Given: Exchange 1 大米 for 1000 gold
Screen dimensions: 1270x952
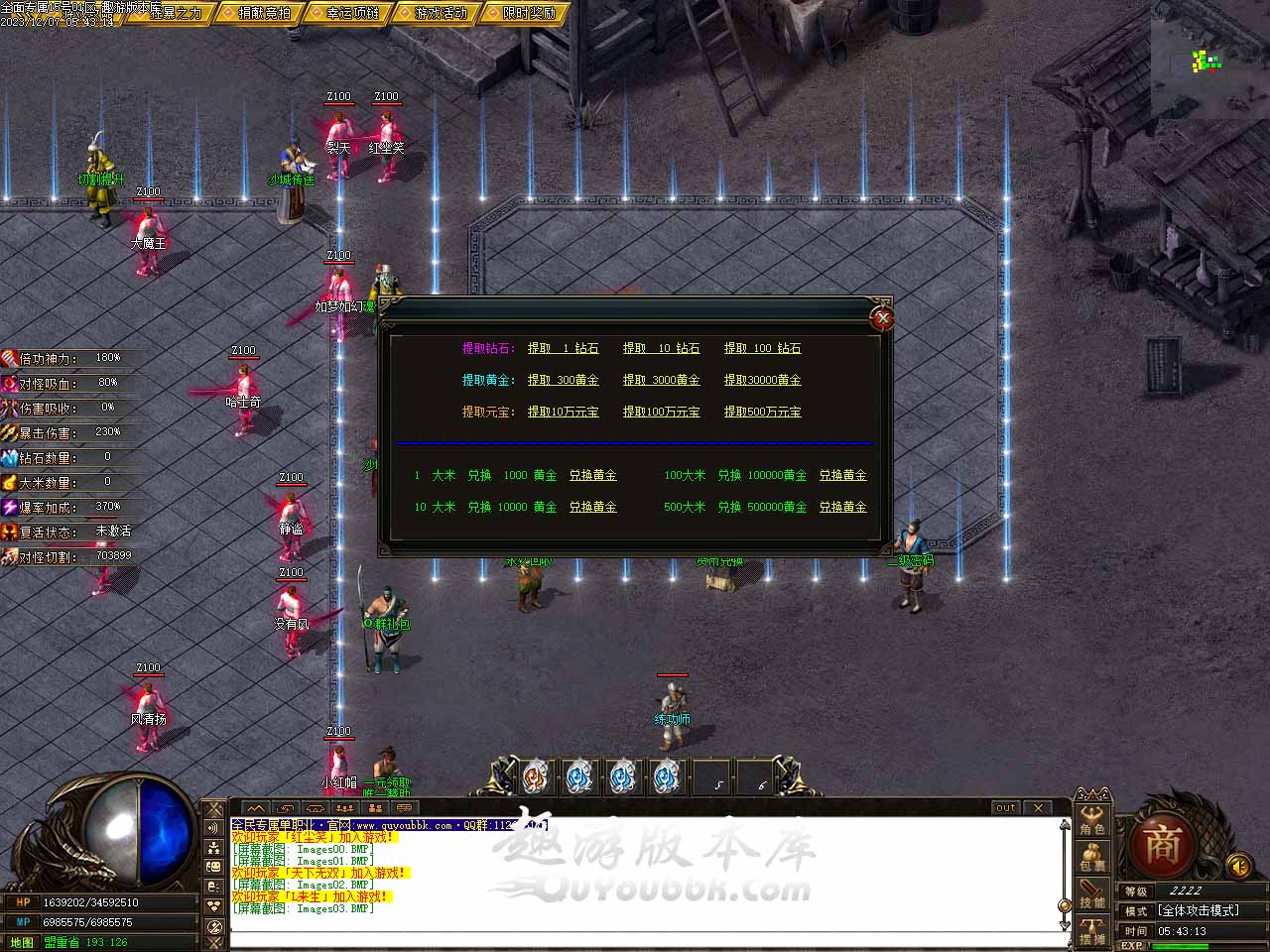Looking at the screenshot, I should pos(592,475).
